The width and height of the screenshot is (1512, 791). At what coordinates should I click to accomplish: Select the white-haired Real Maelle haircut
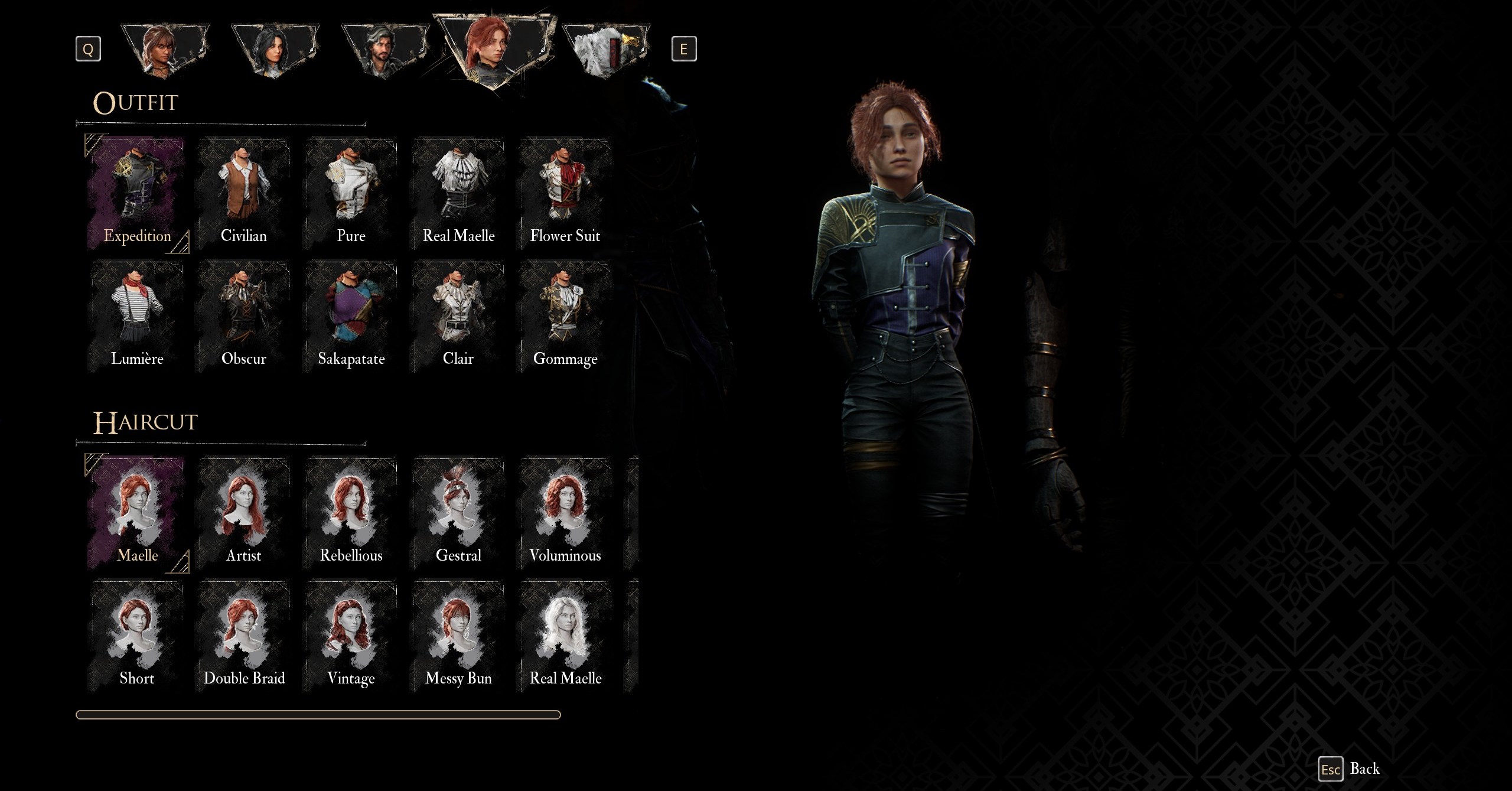click(x=565, y=637)
